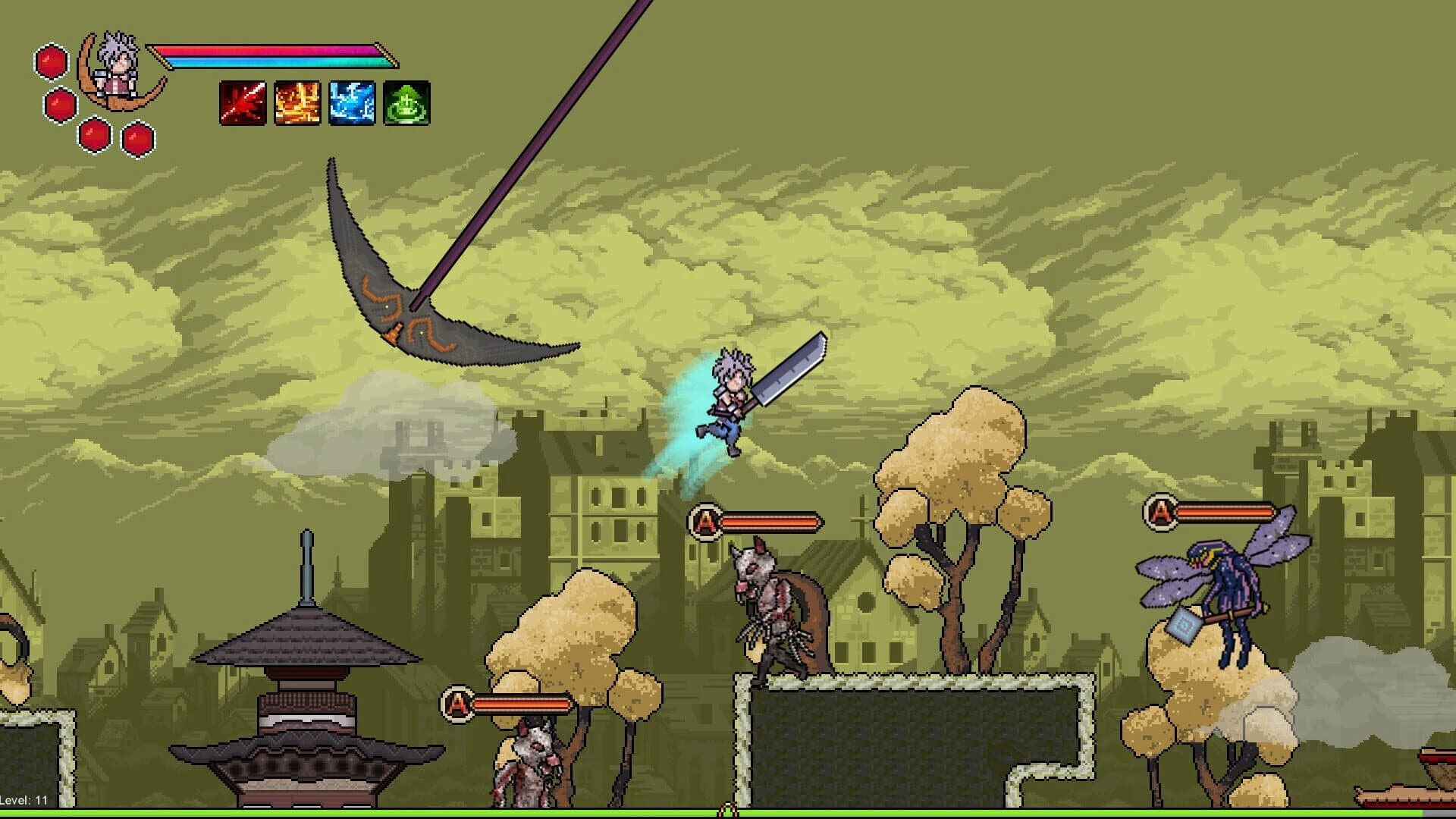This screenshot has height=819, width=1456.
Task: Cast the fire skill
Action: (296, 102)
